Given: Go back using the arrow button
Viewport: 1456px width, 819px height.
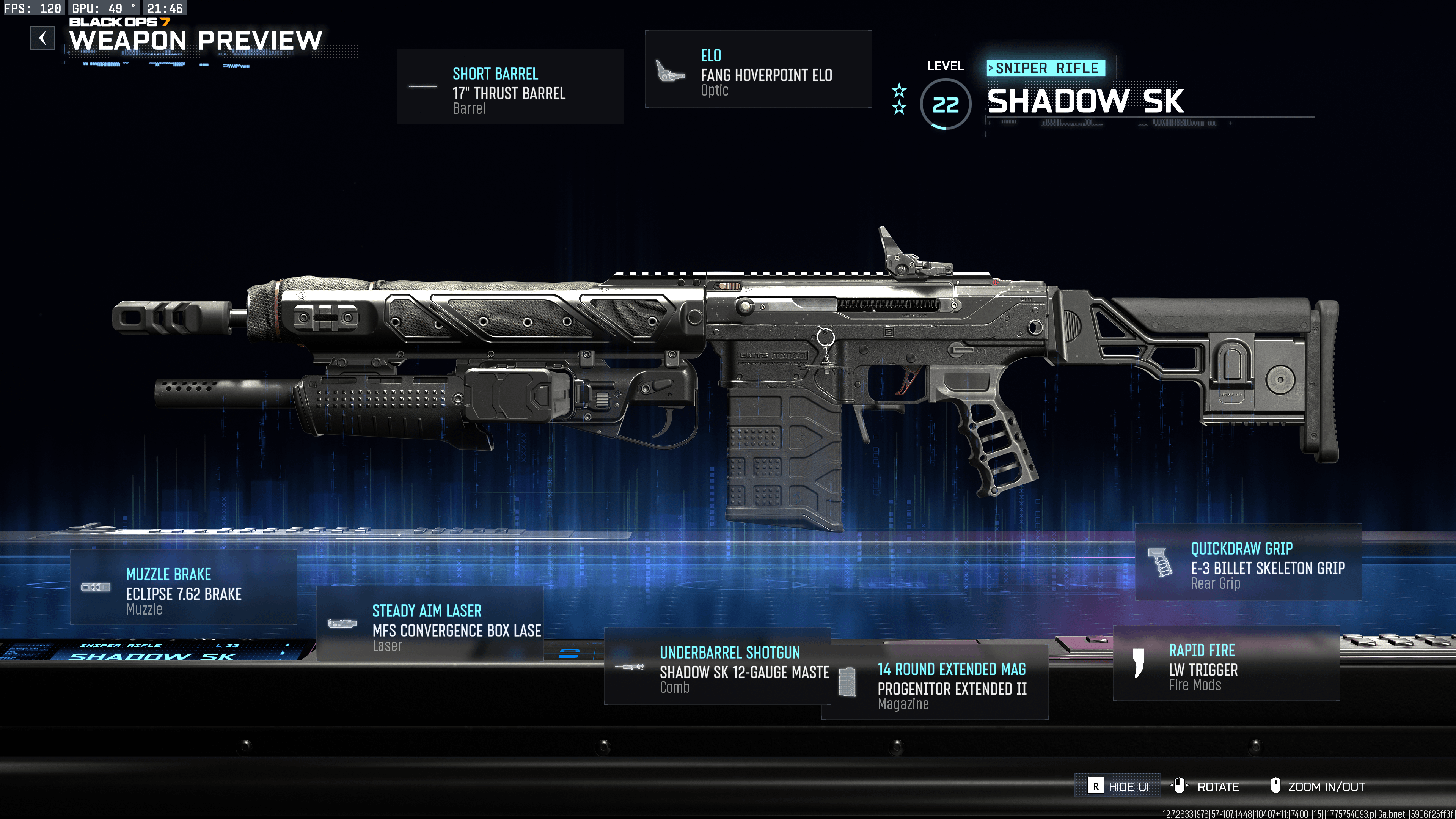Looking at the screenshot, I should point(42,38).
